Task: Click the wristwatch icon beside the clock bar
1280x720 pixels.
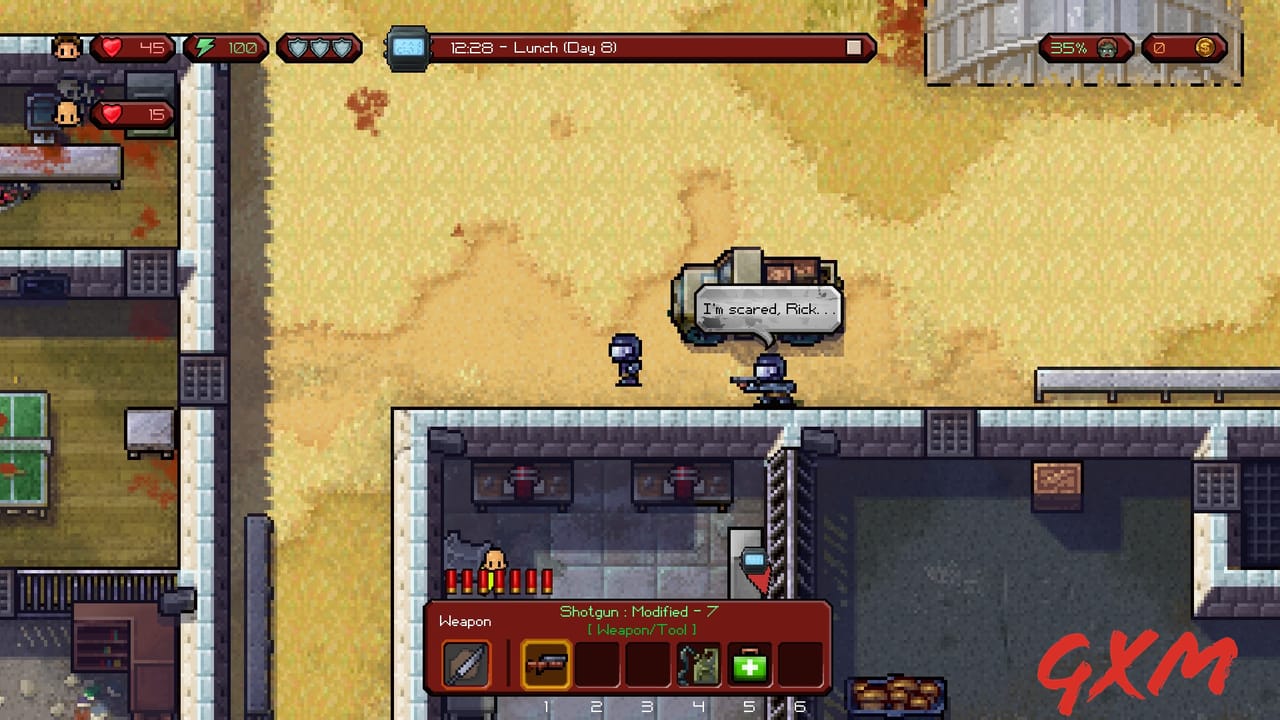Action: point(405,46)
